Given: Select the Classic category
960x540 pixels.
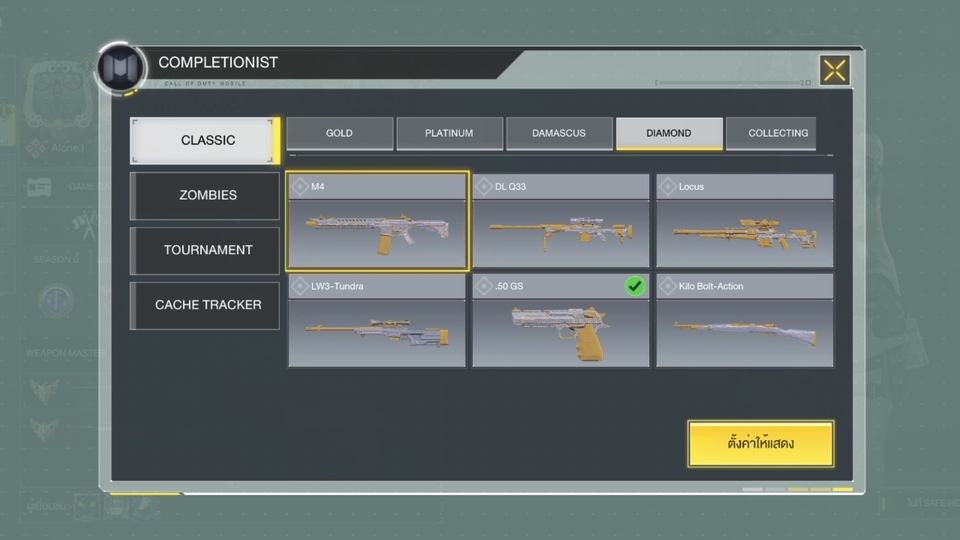Looking at the screenshot, I should point(206,140).
